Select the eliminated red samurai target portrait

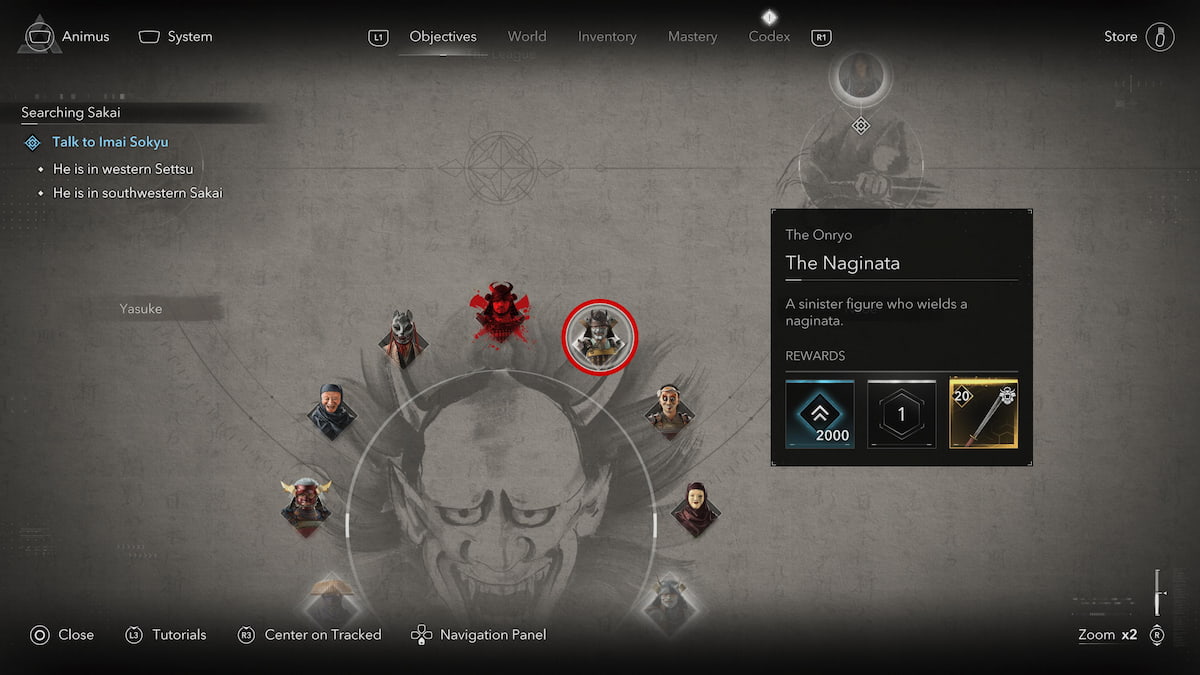tap(499, 313)
